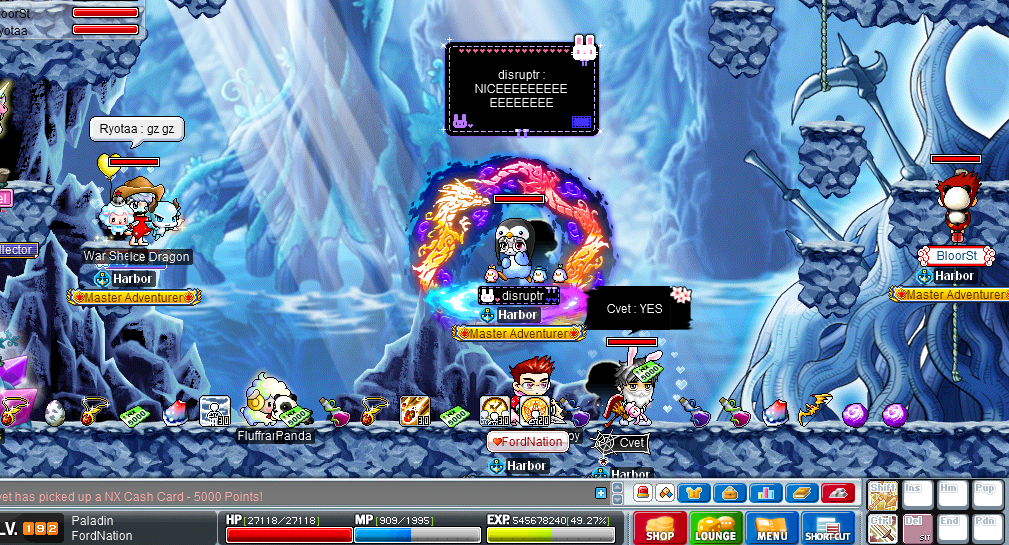Open the skill book icon
Image resolution: width=1009 pixels, height=545 pixels.
point(803,493)
